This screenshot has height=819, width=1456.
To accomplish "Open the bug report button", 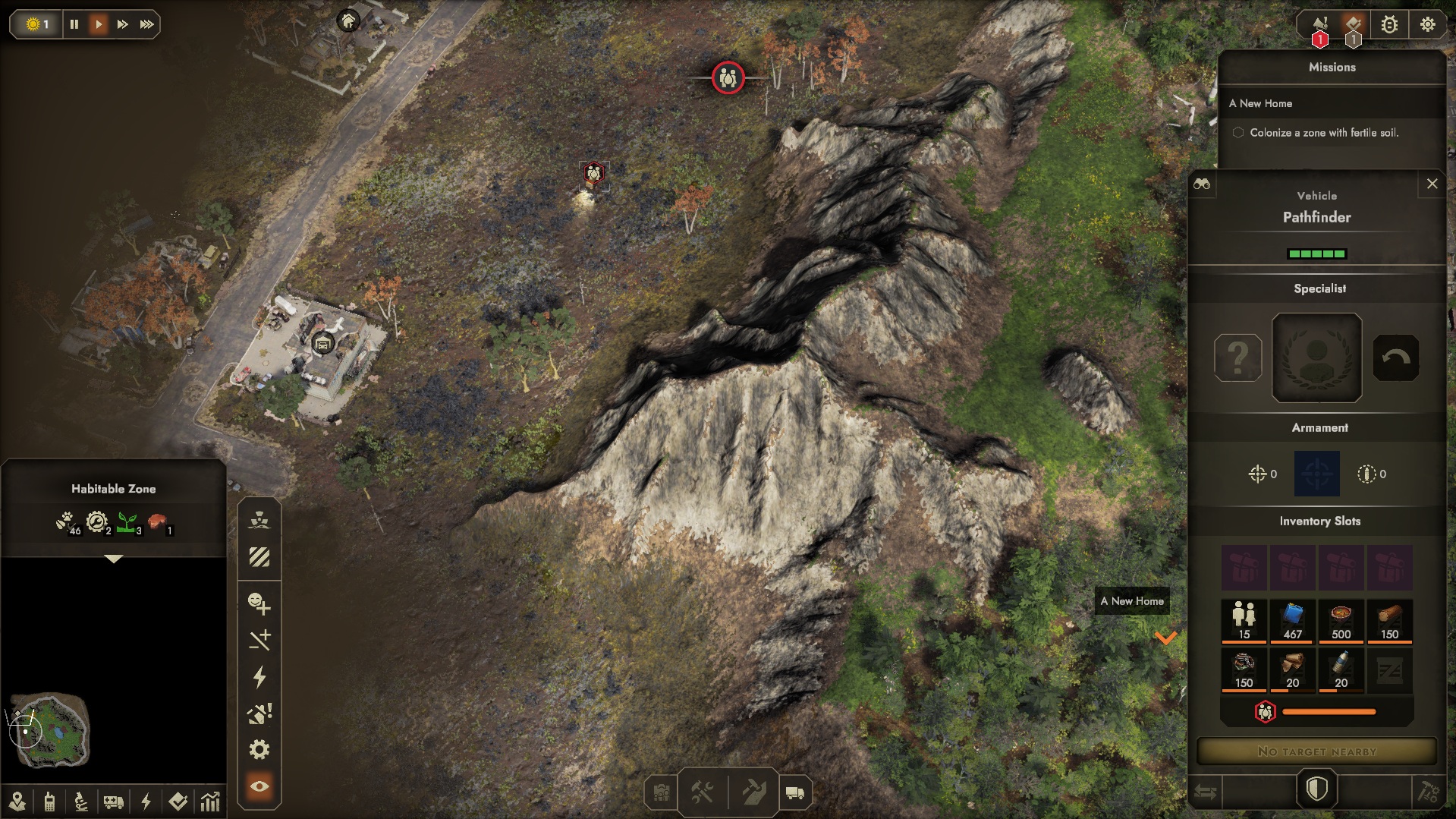I will tap(1389, 25).
